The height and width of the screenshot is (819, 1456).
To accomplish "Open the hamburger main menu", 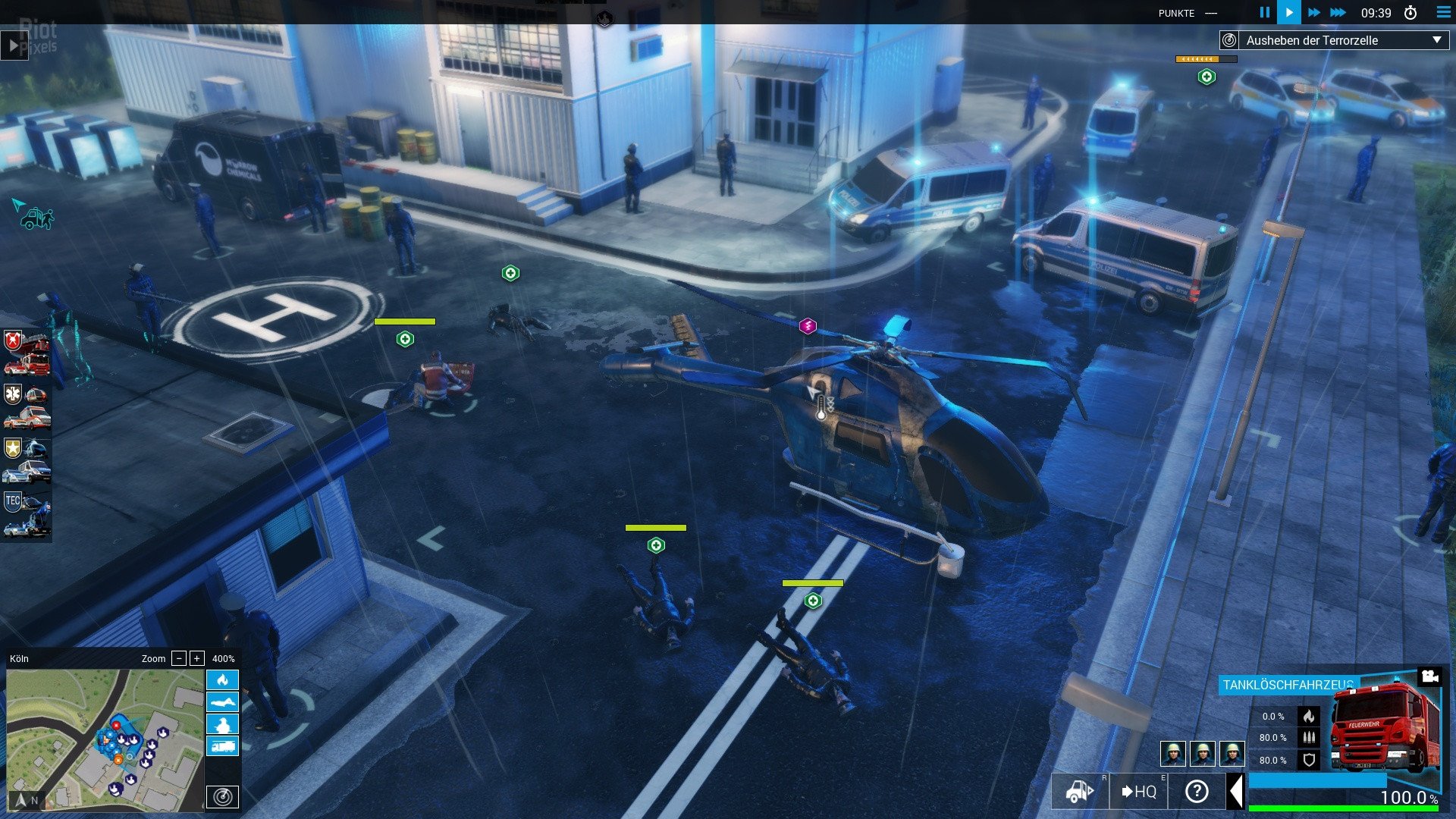I will pos(1443,12).
